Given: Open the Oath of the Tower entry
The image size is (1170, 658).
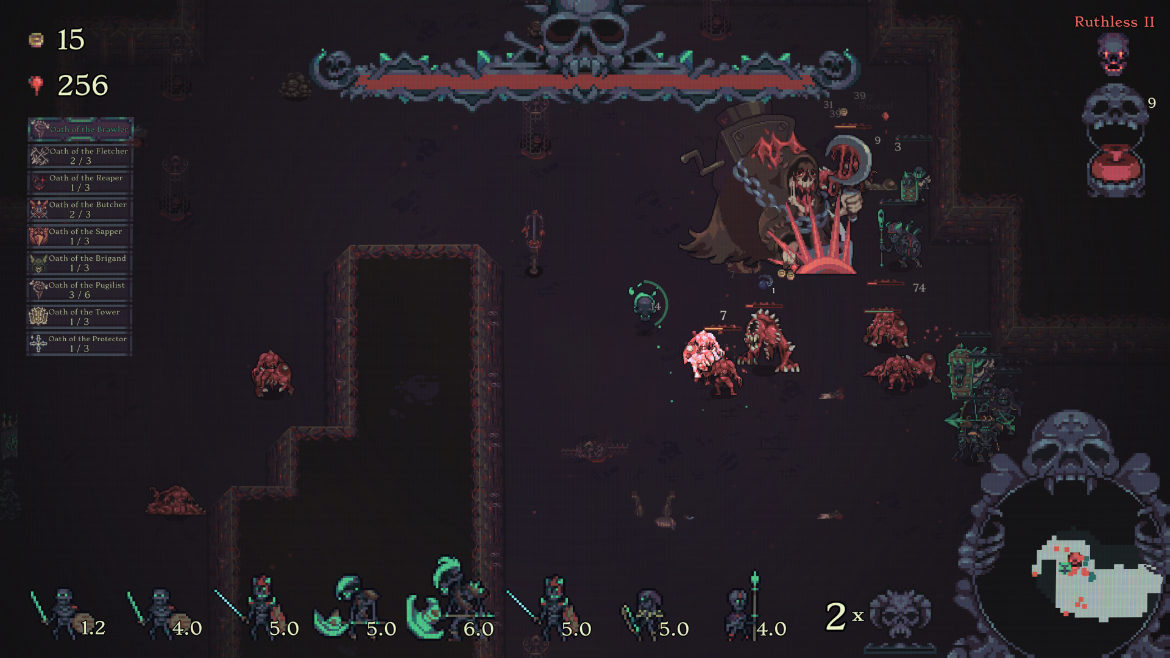Looking at the screenshot, I should coord(80,318).
